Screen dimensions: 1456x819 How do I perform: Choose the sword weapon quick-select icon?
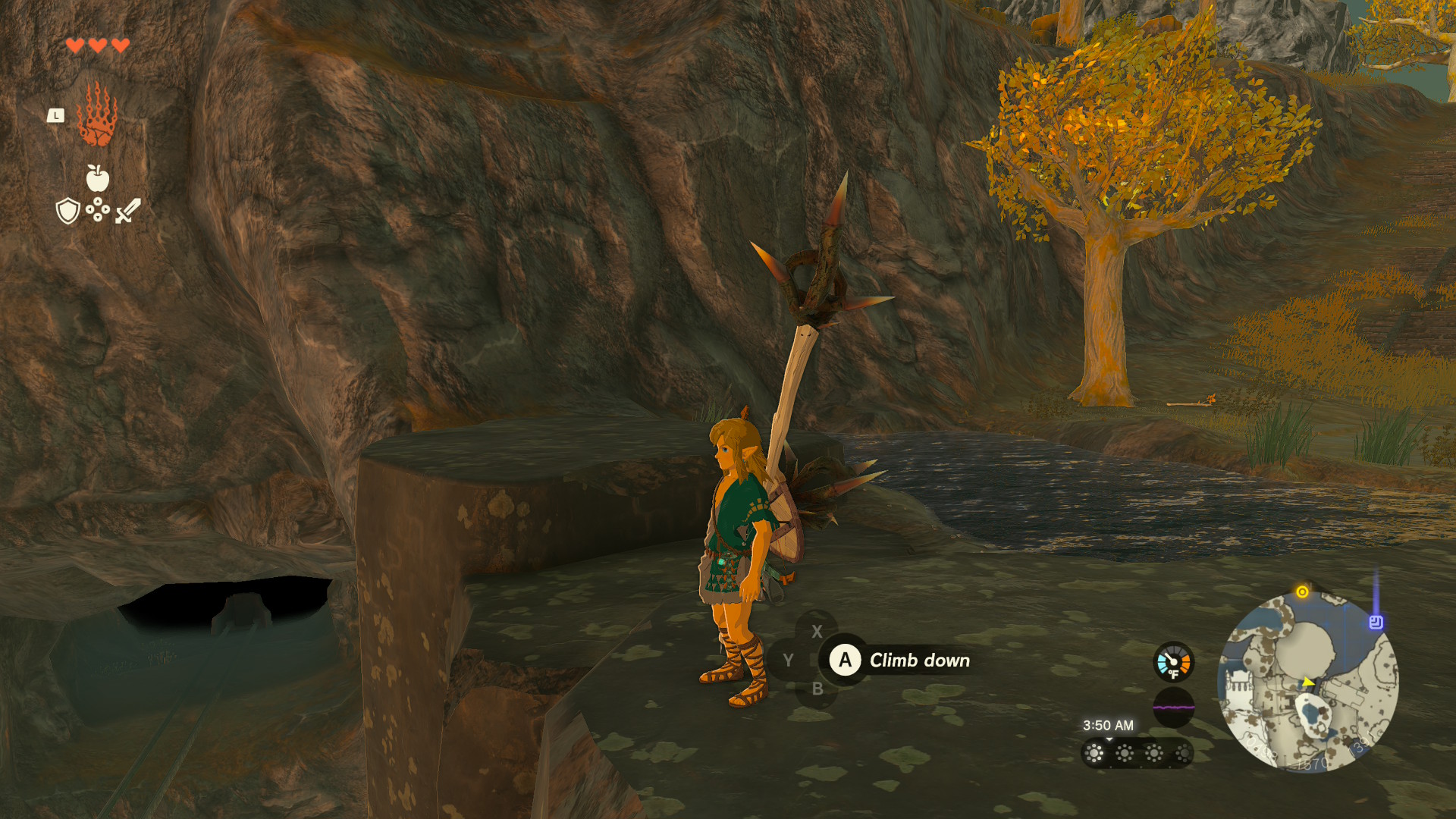[128, 211]
